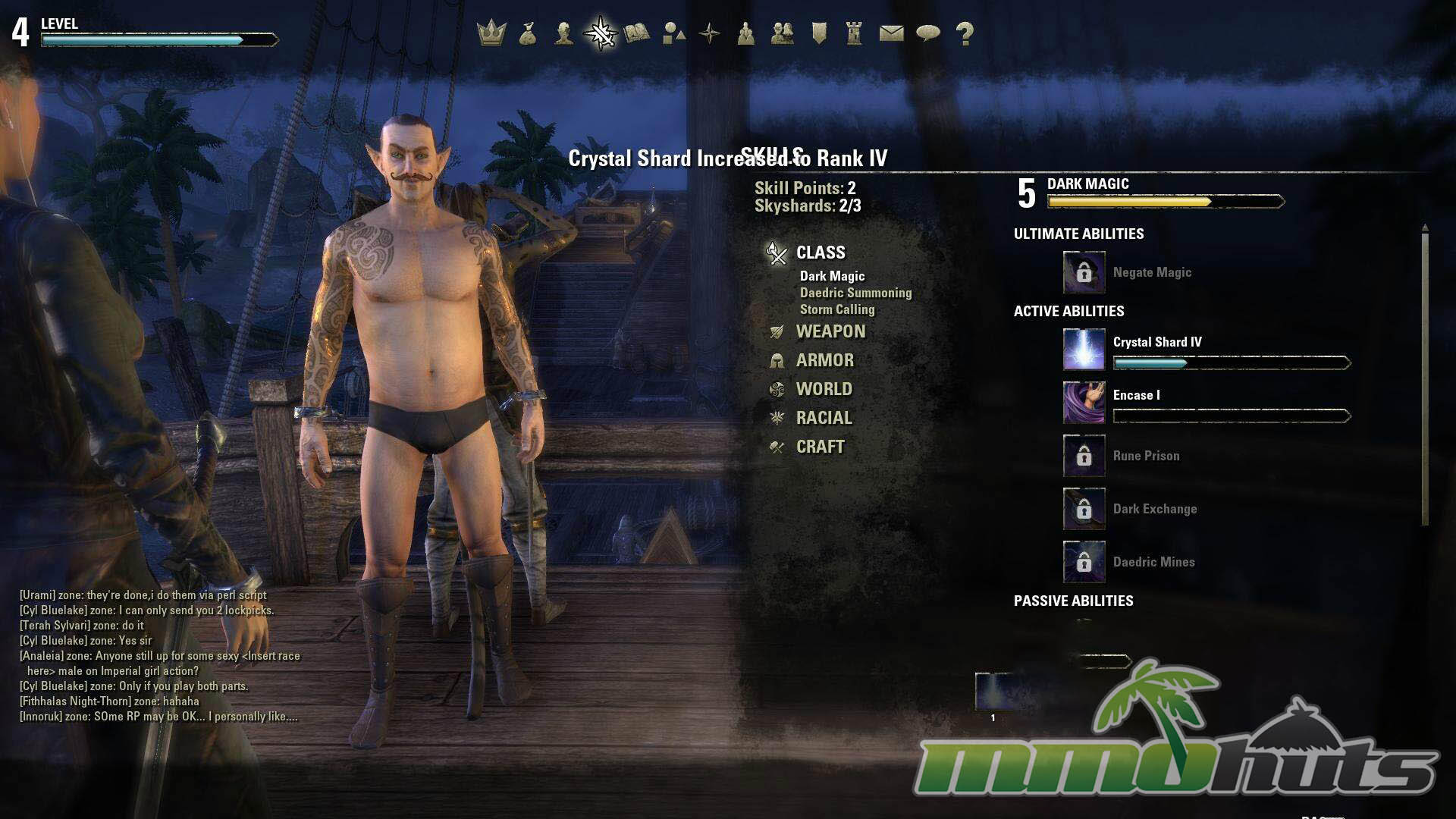Open the castle tower alliance war icon

pyautogui.click(x=855, y=33)
